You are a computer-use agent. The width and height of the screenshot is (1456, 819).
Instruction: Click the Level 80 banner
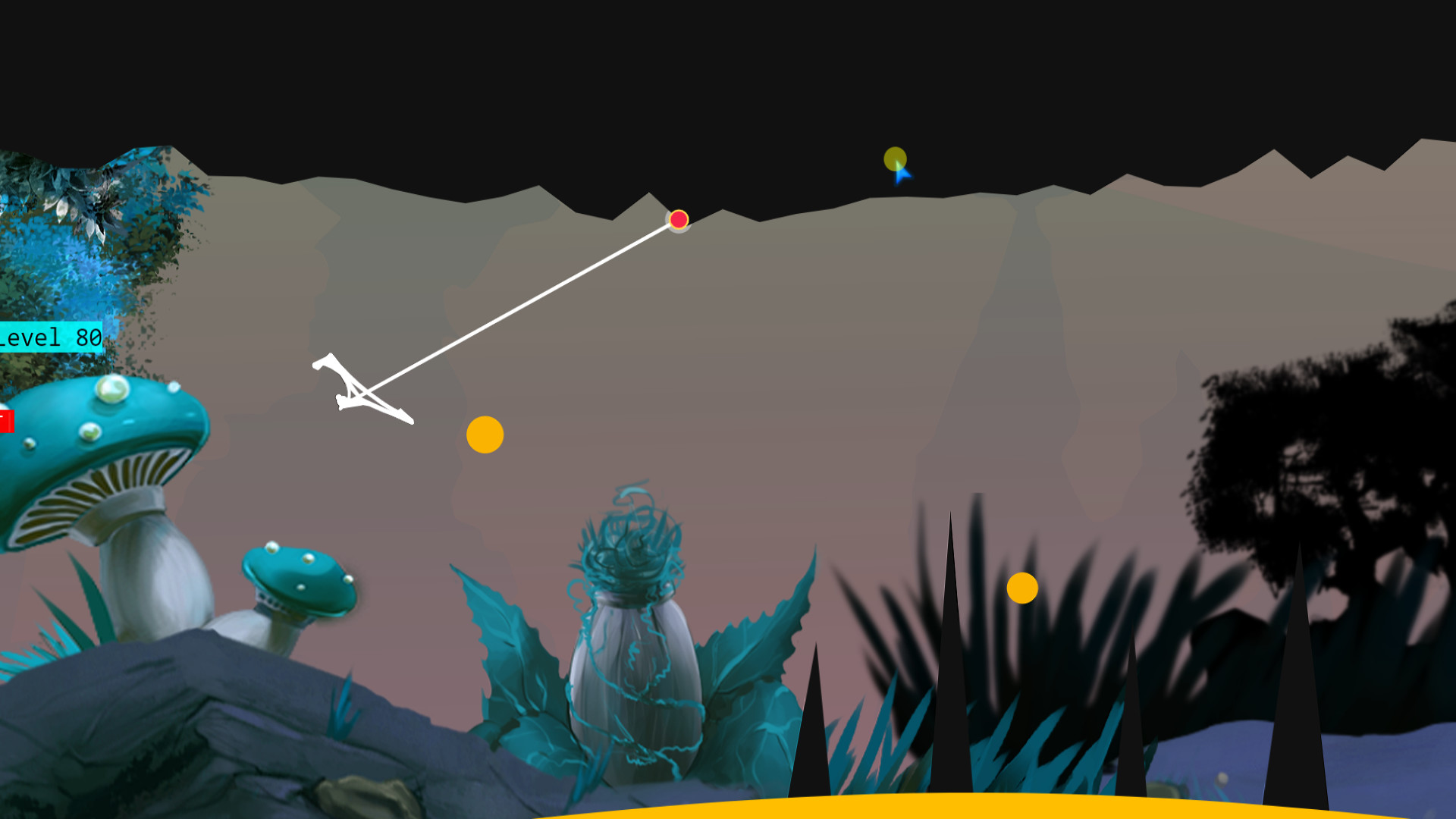click(49, 338)
